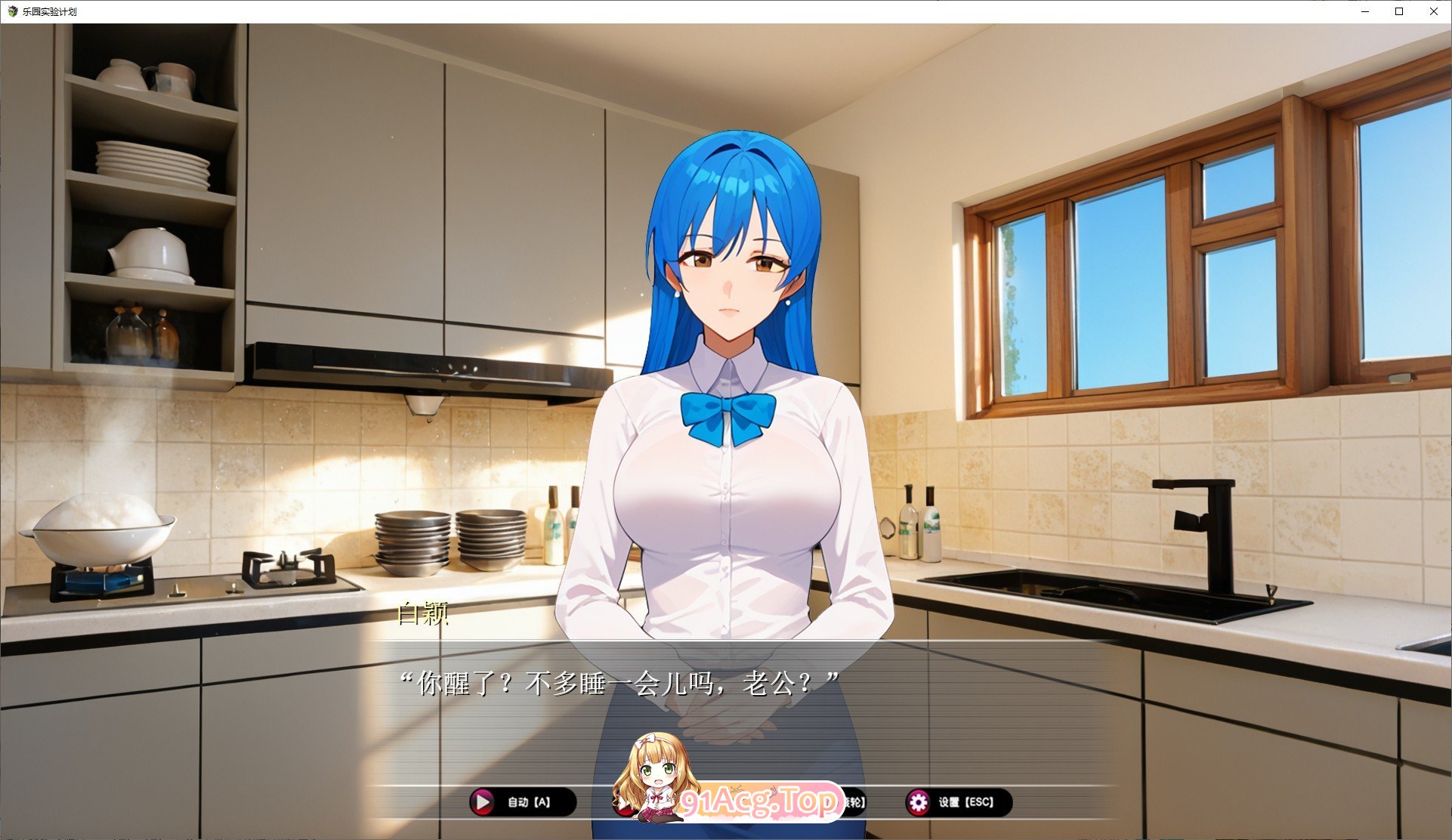Click the title bar text 乐园实验计划
This screenshot has width=1452, height=840.
coord(50,11)
